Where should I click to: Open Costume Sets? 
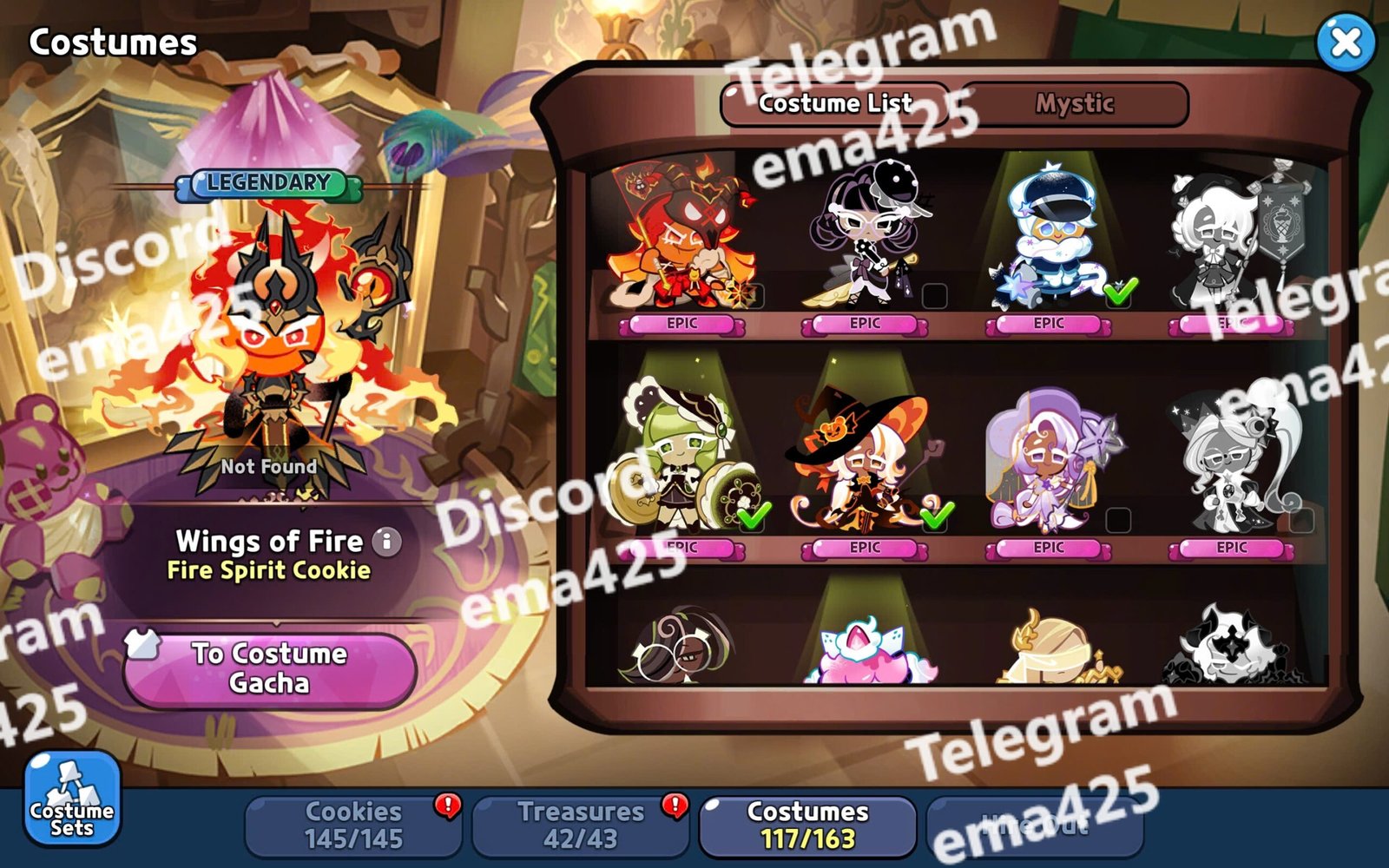(71, 799)
